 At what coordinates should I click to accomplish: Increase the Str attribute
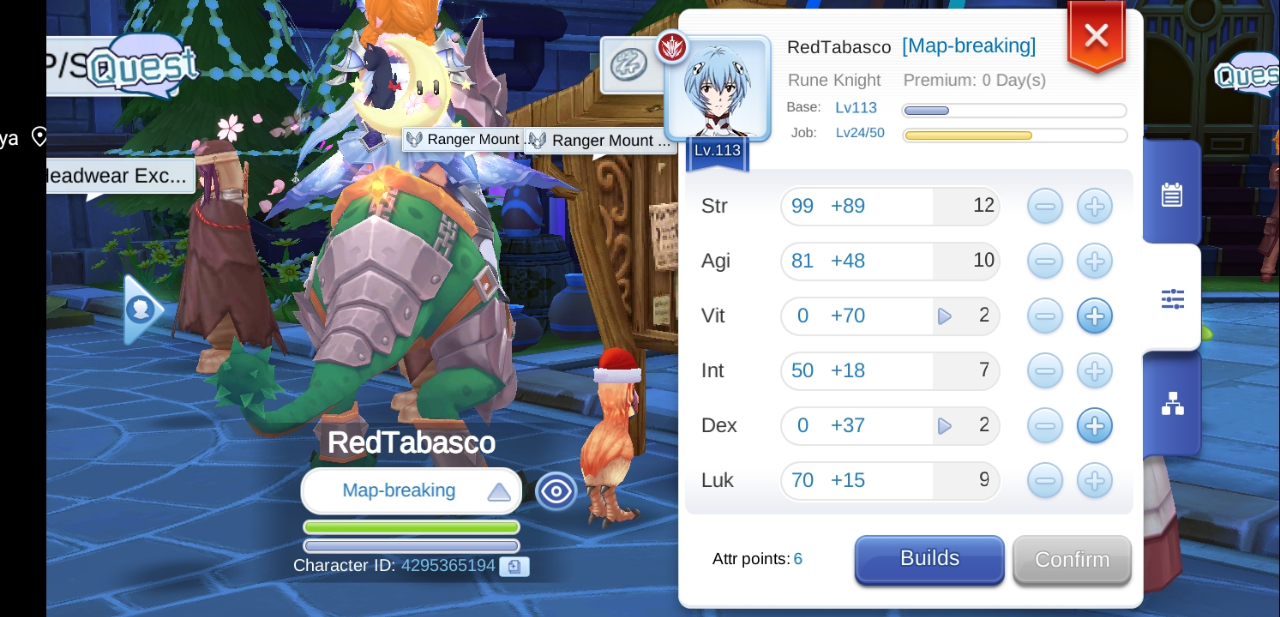tap(1095, 207)
